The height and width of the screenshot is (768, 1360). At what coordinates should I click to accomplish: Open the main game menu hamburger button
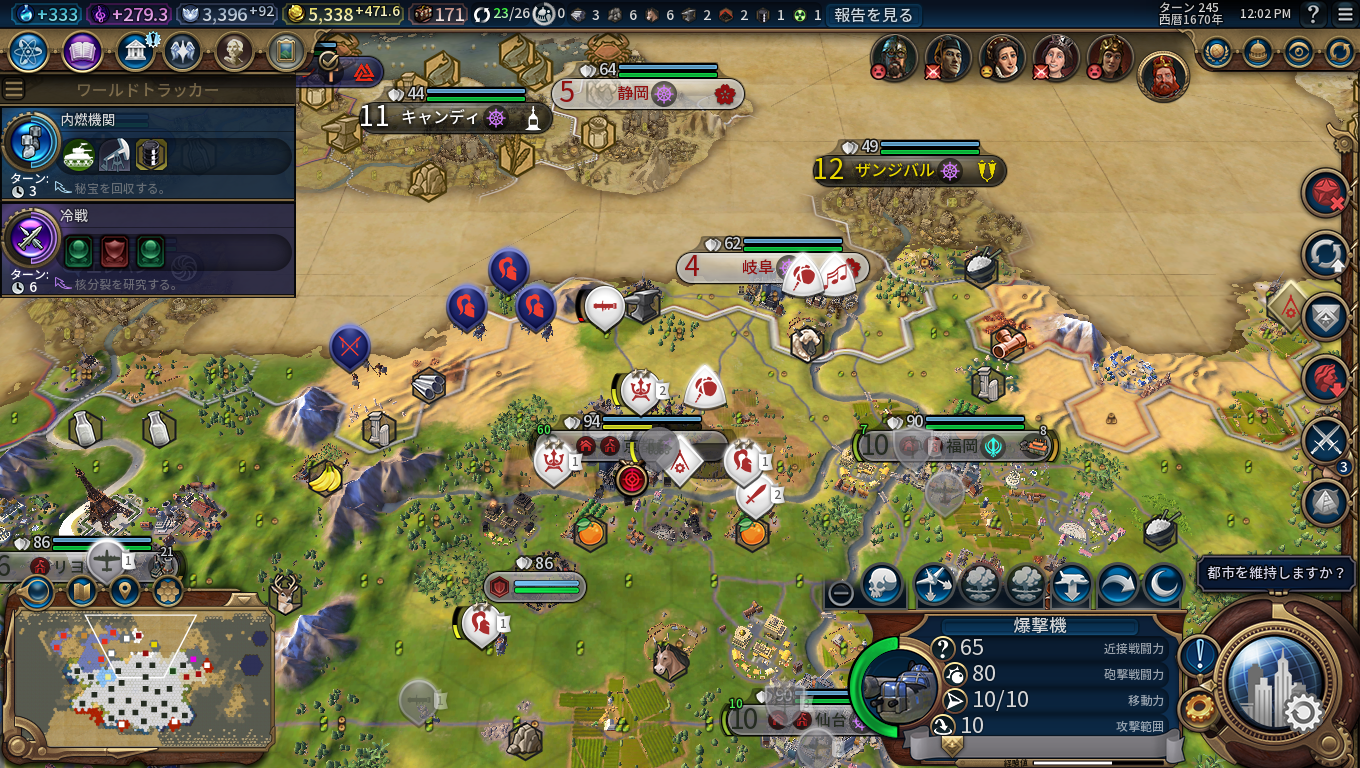[1344, 14]
